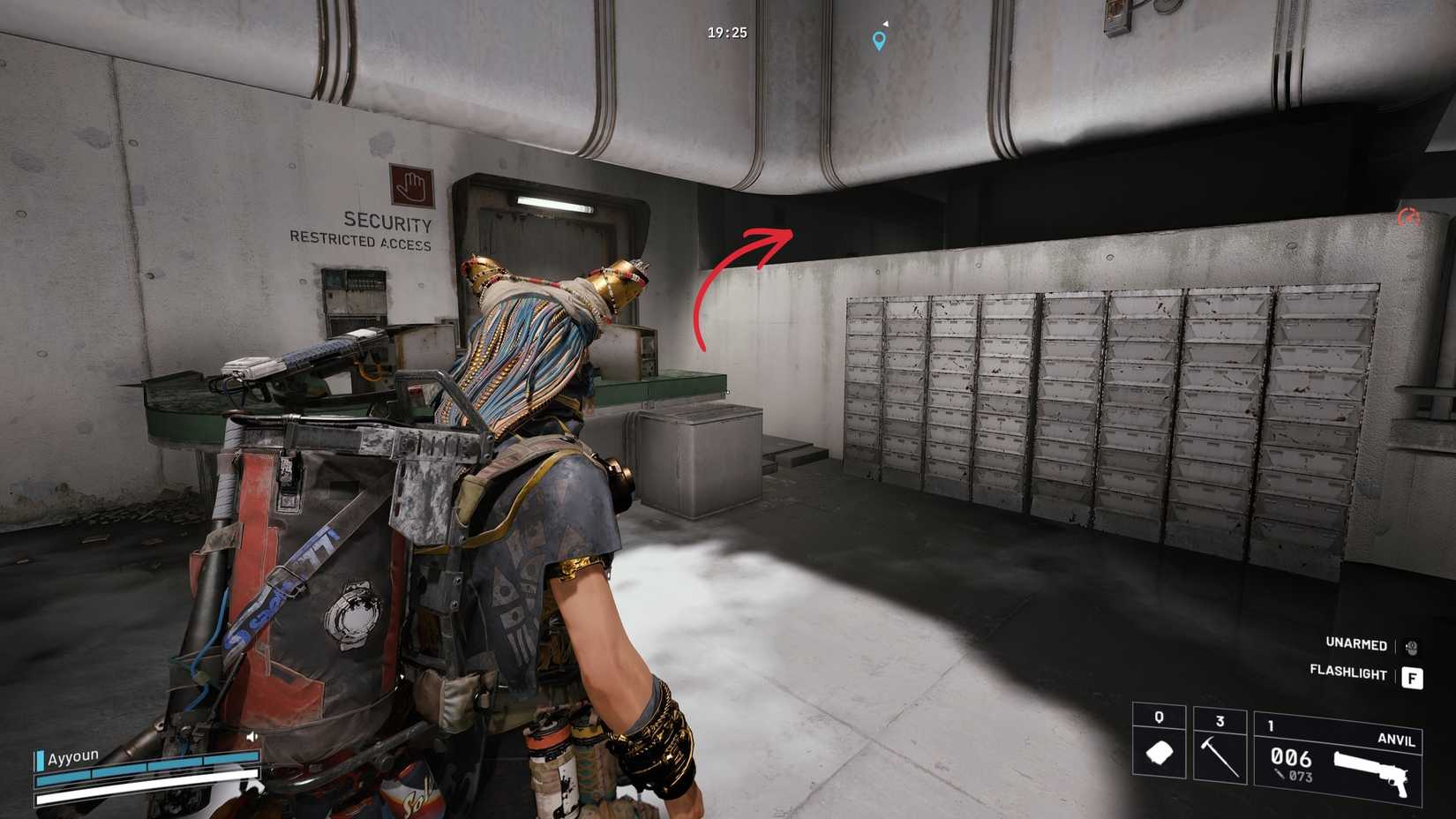Click the blue waypoint pin on compass
Image resolution: width=1456 pixels, height=819 pixels.
point(877,39)
